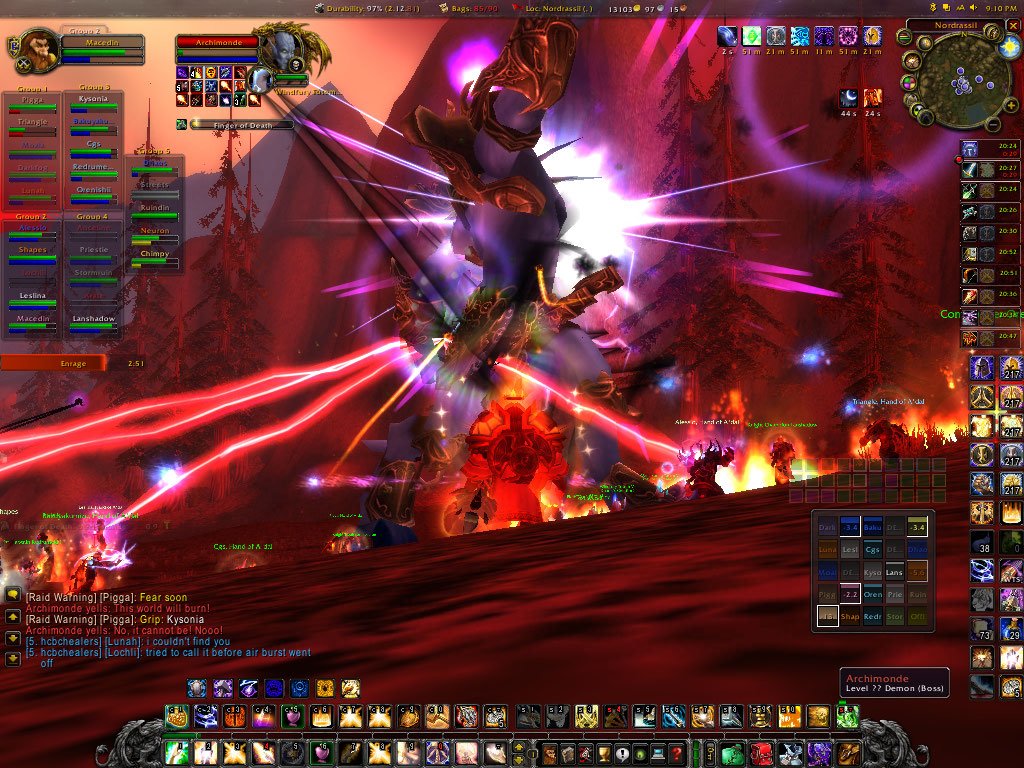Click the Finger of Death cast bar
Screen dimensions: 1024x768
tap(241, 125)
